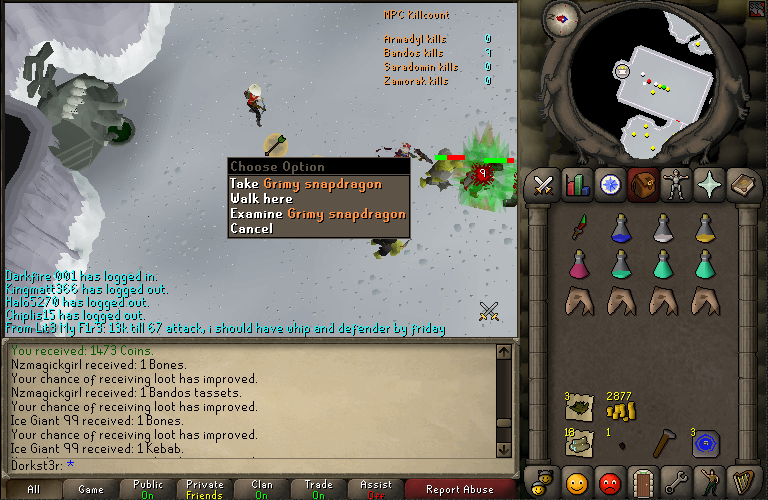Show the Prayer tab
768x500 pixels.
pyautogui.click(x=710, y=185)
